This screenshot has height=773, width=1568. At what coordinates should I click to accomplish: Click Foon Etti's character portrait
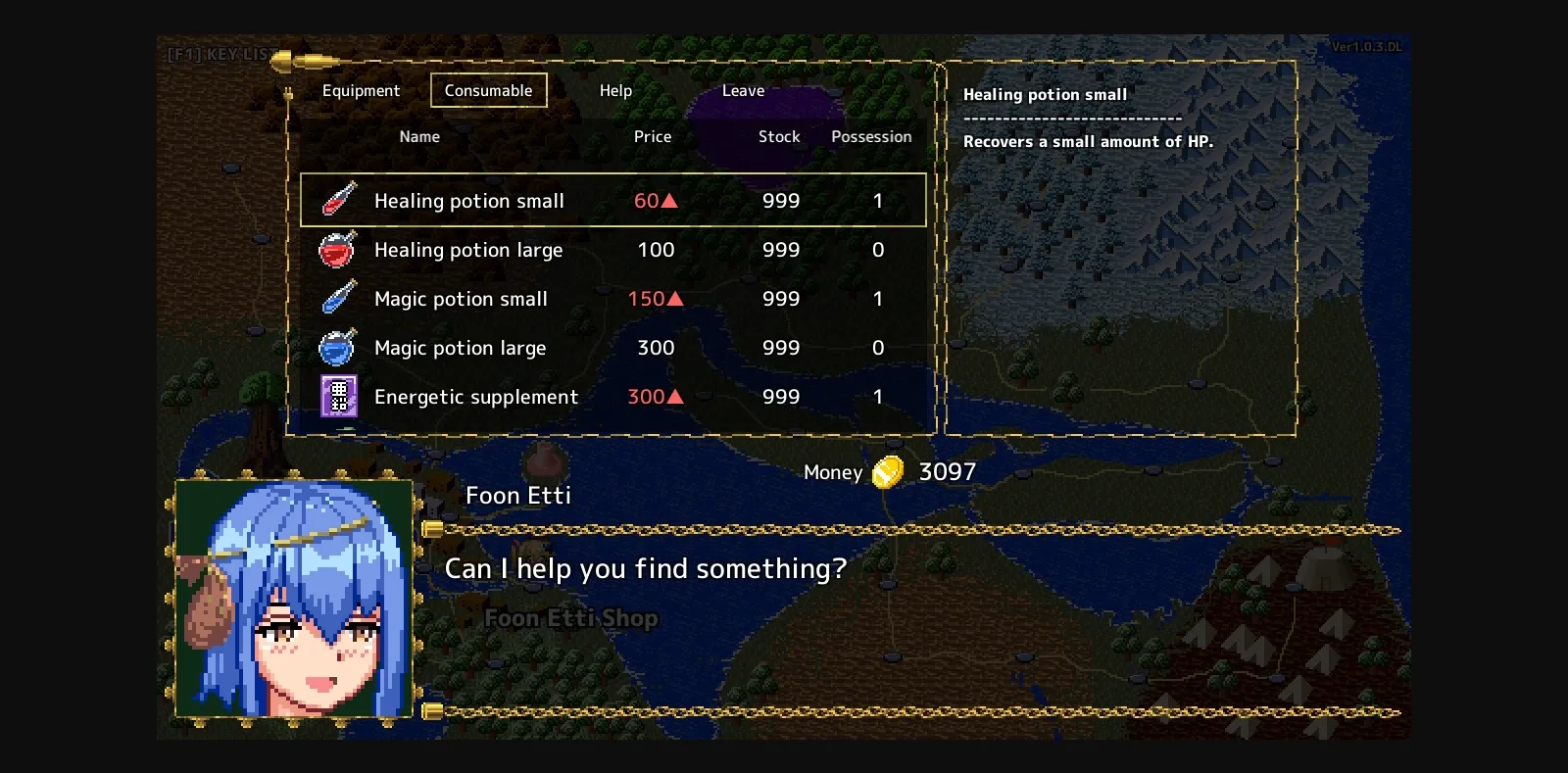pyautogui.click(x=293, y=604)
